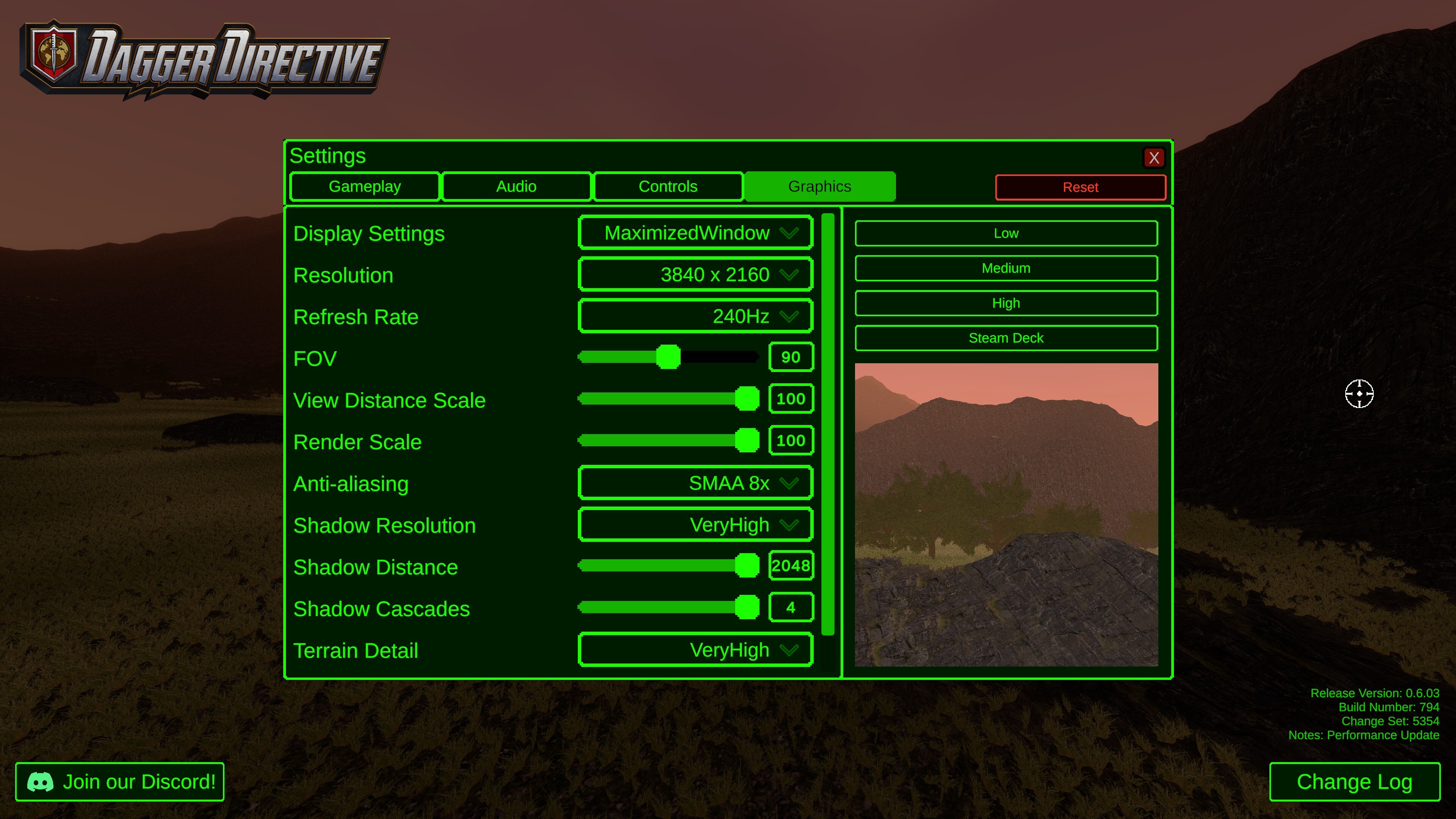The width and height of the screenshot is (1456, 819).
Task: Apply the Low graphics preset
Action: pos(1006,233)
